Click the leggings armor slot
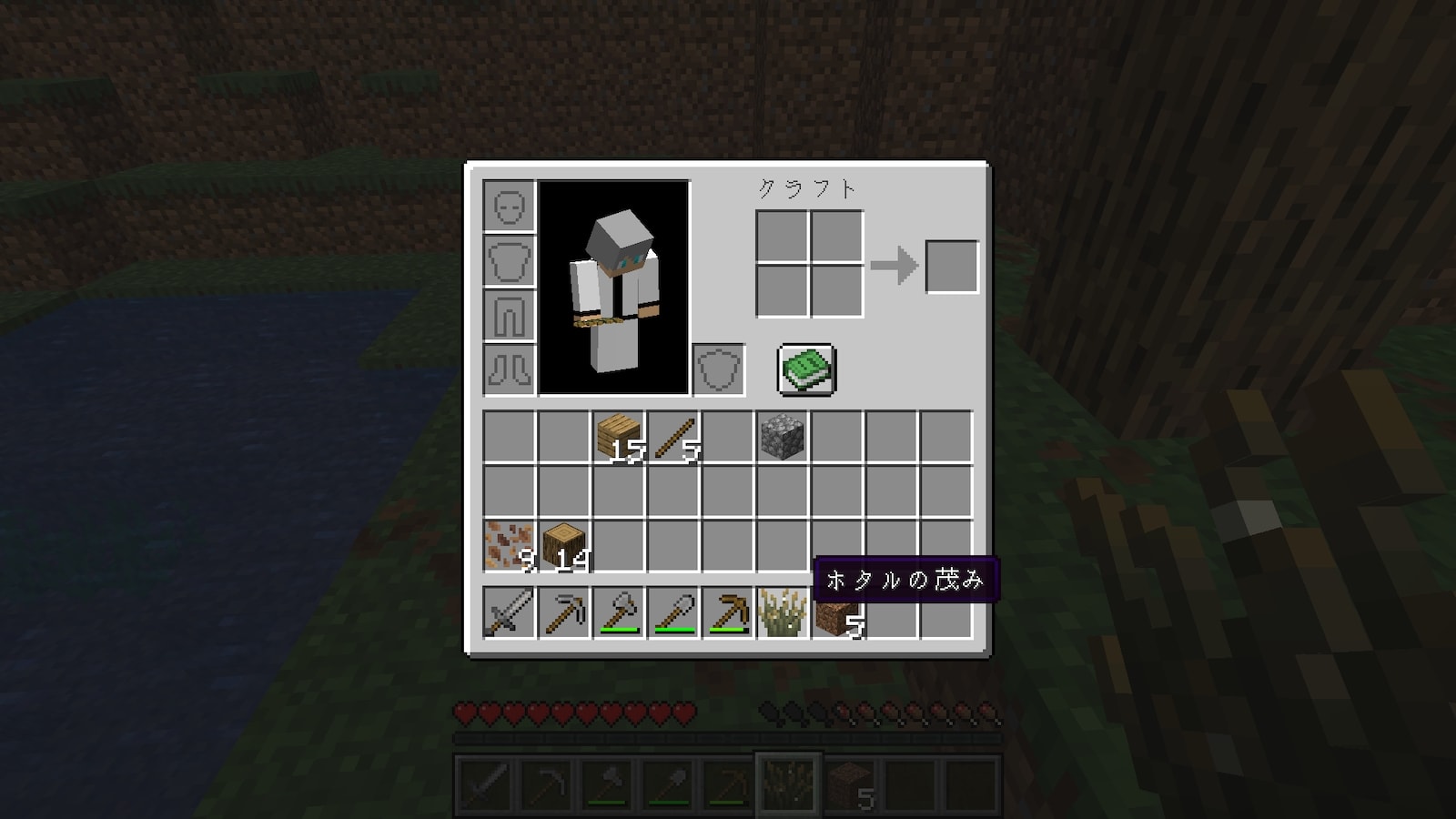 [x=510, y=316]
